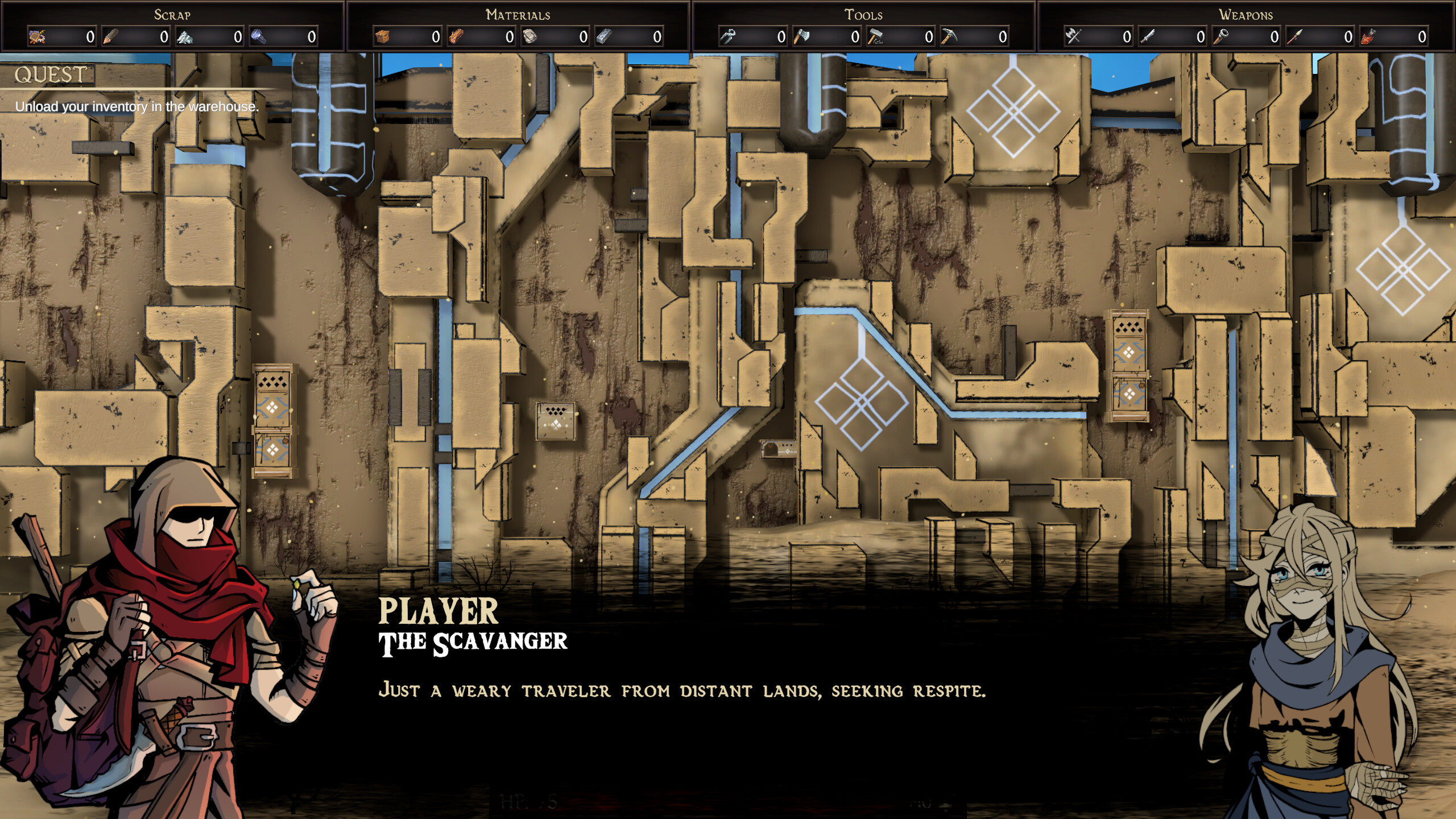Screen dimensions: 1456x819
Task: Click the wood splinter icon under Scrap
Action: [111, 37]
